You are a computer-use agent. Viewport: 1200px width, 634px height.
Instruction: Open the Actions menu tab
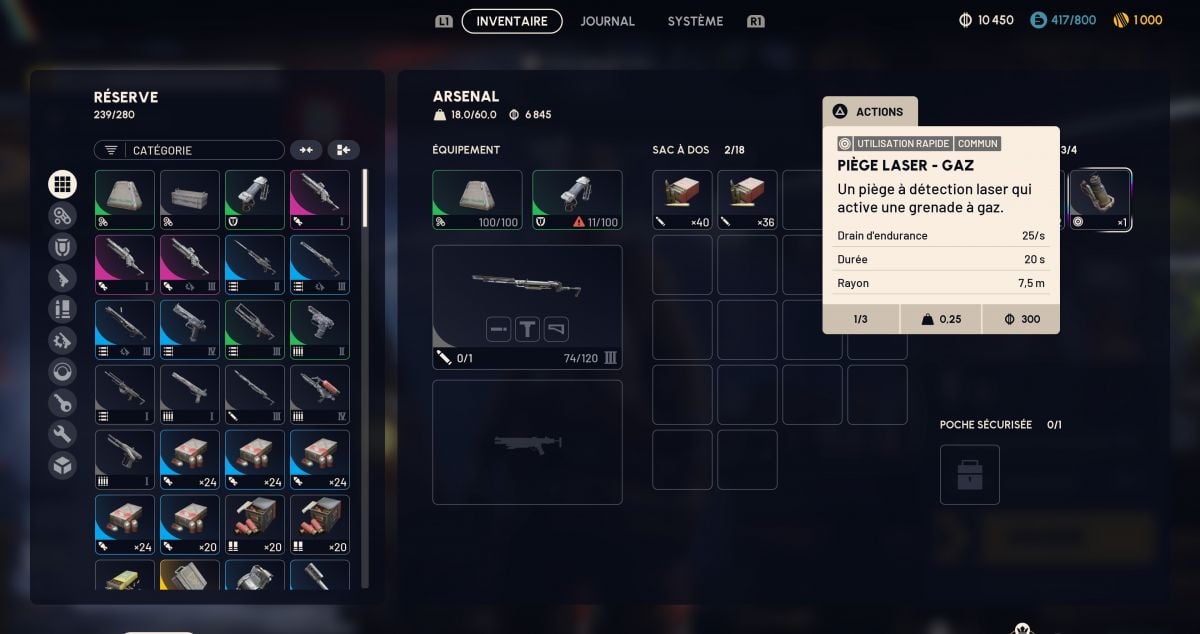click(869, 112)
